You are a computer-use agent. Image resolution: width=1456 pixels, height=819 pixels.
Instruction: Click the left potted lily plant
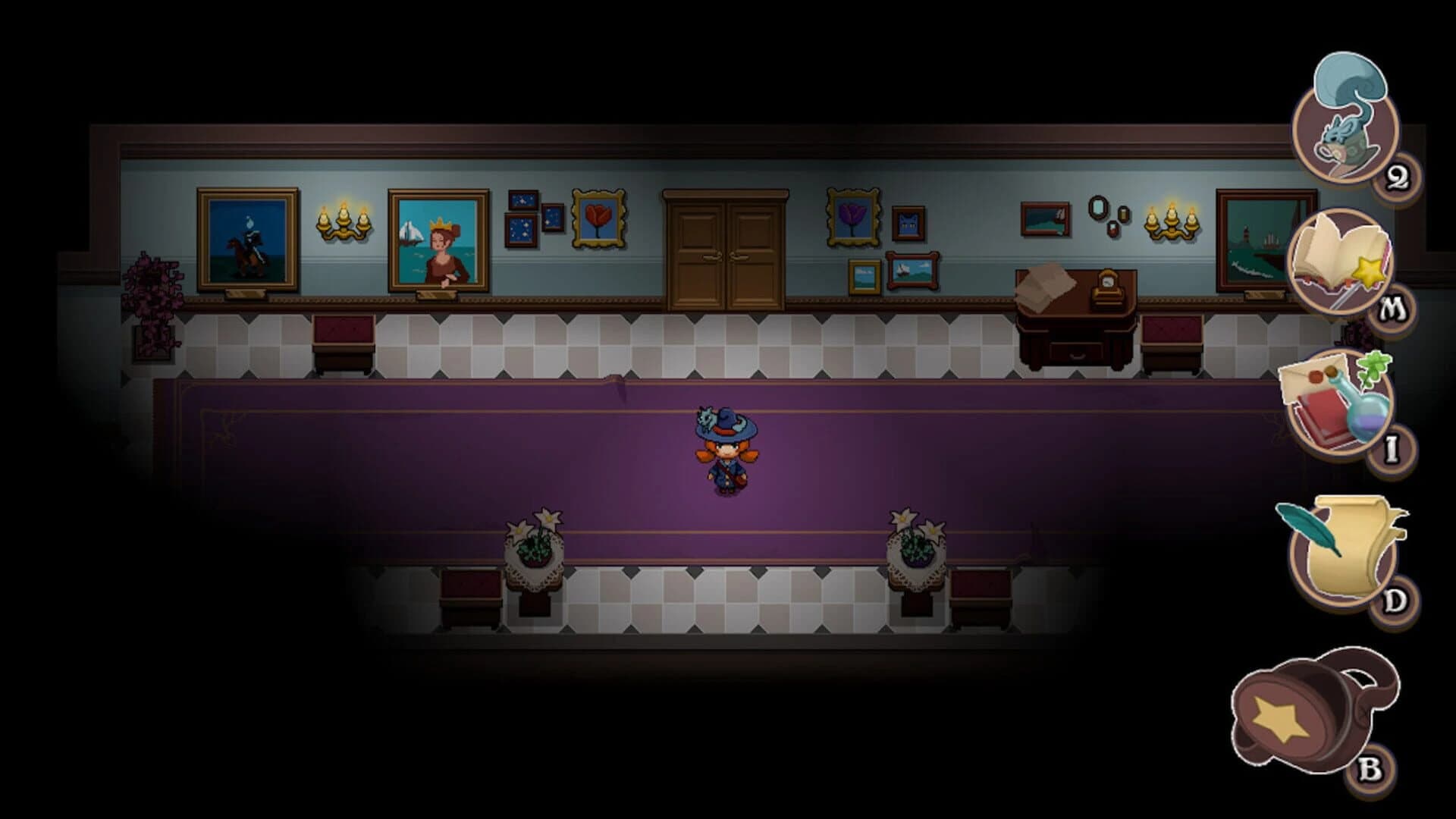(535, 546)
